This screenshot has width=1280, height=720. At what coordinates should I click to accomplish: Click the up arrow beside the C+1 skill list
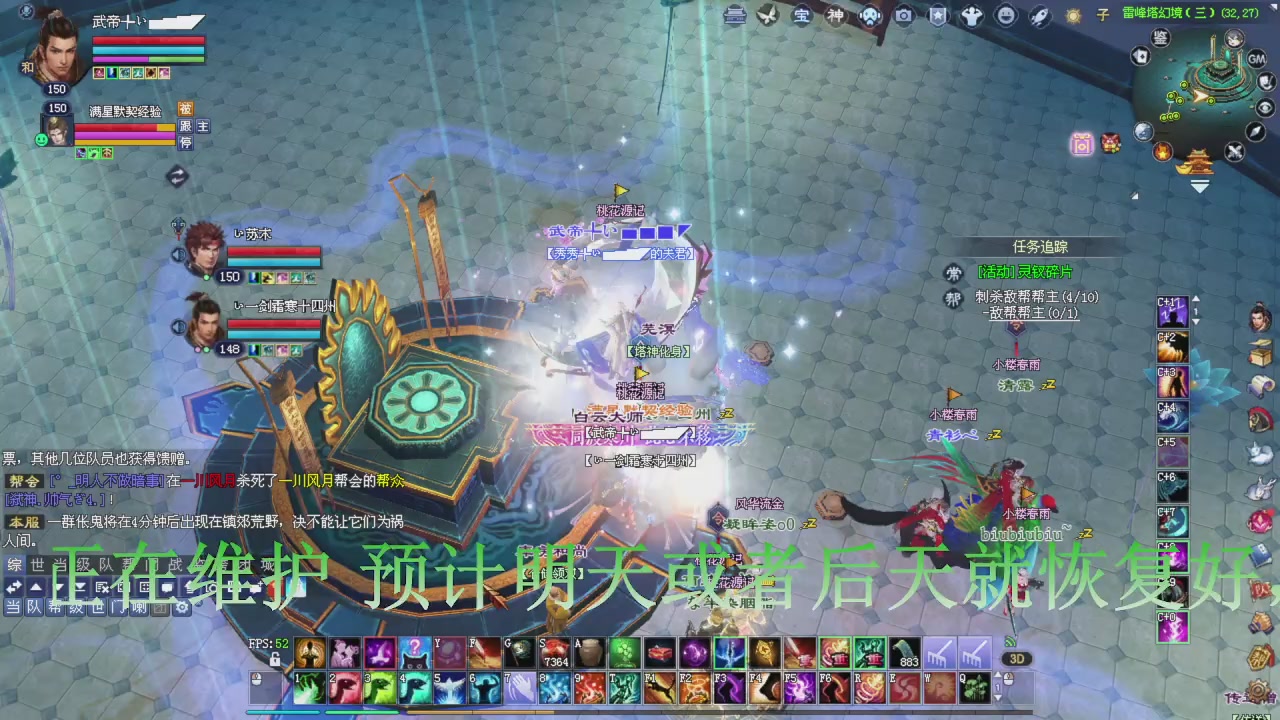tap(1196, 299)
